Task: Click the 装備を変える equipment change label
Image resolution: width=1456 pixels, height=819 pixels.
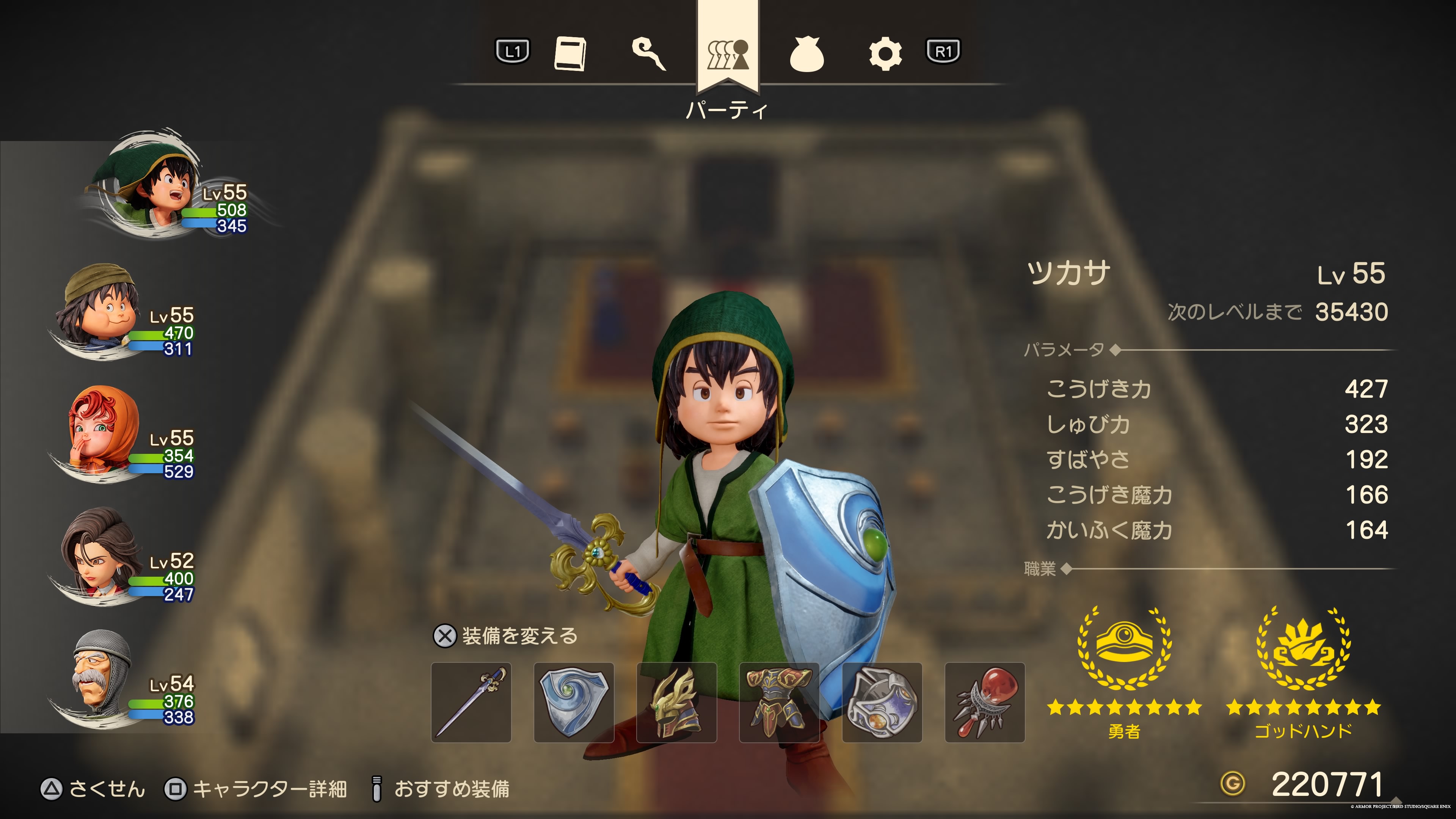Action: coord(519,637)
